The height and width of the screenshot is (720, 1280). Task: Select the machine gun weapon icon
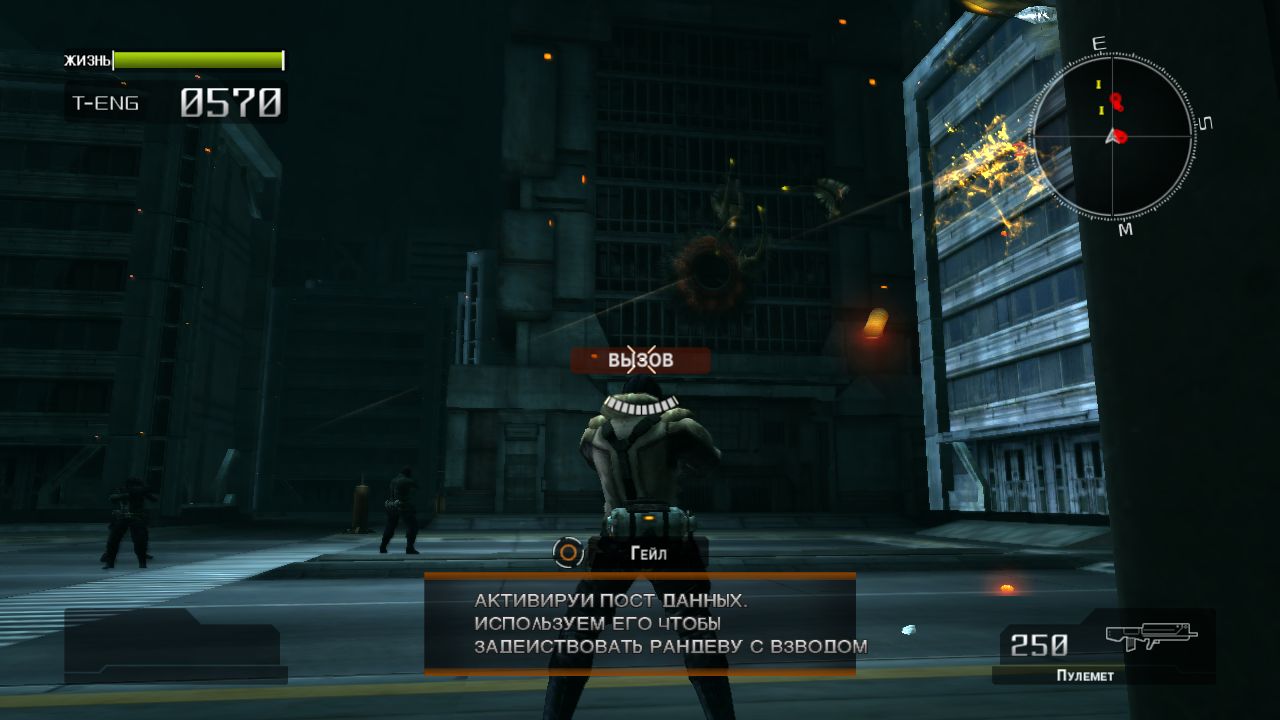[1150, 637]
